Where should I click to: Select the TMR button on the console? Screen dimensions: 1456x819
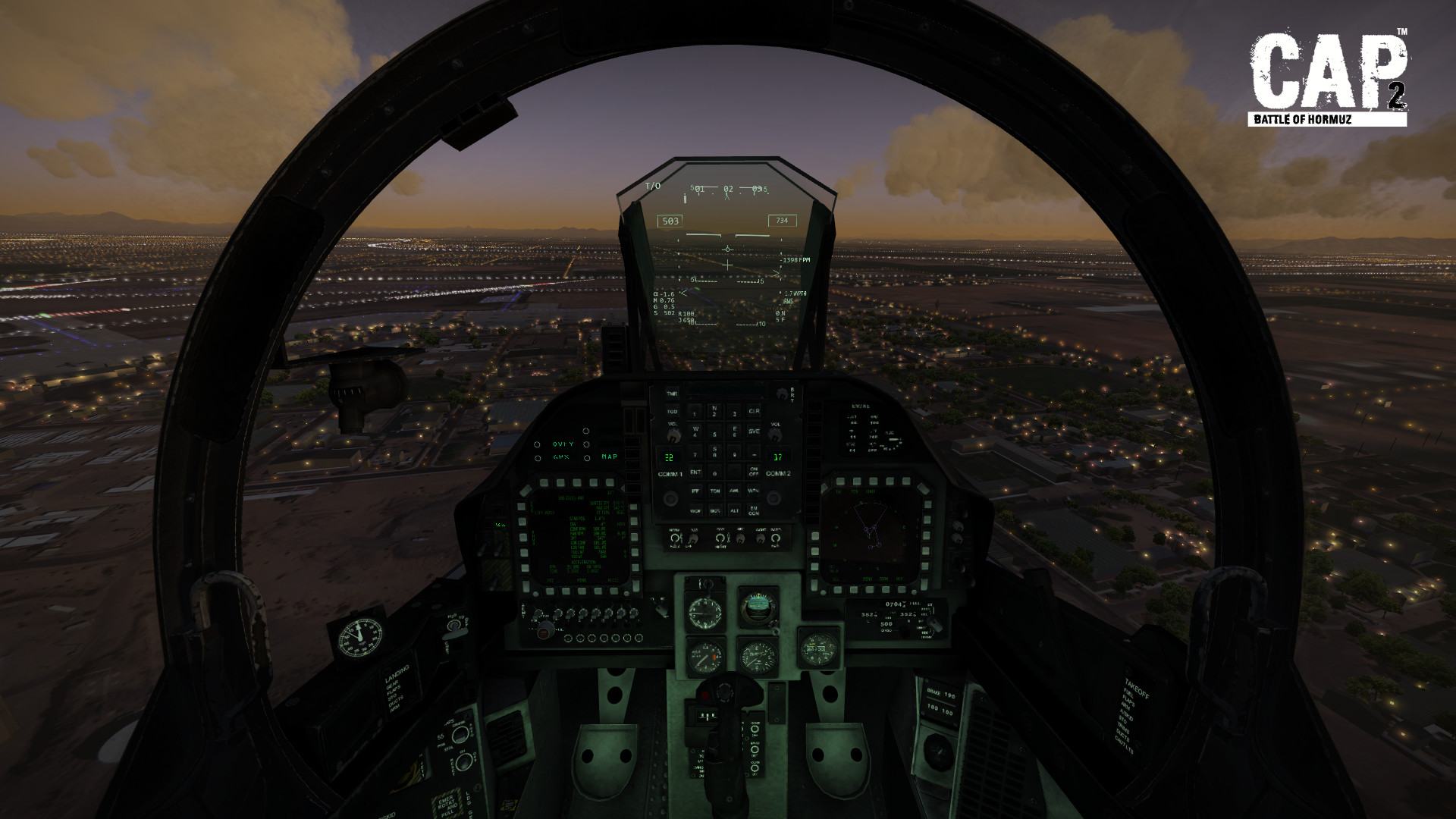pyautogui.click(x=672, y=394)
